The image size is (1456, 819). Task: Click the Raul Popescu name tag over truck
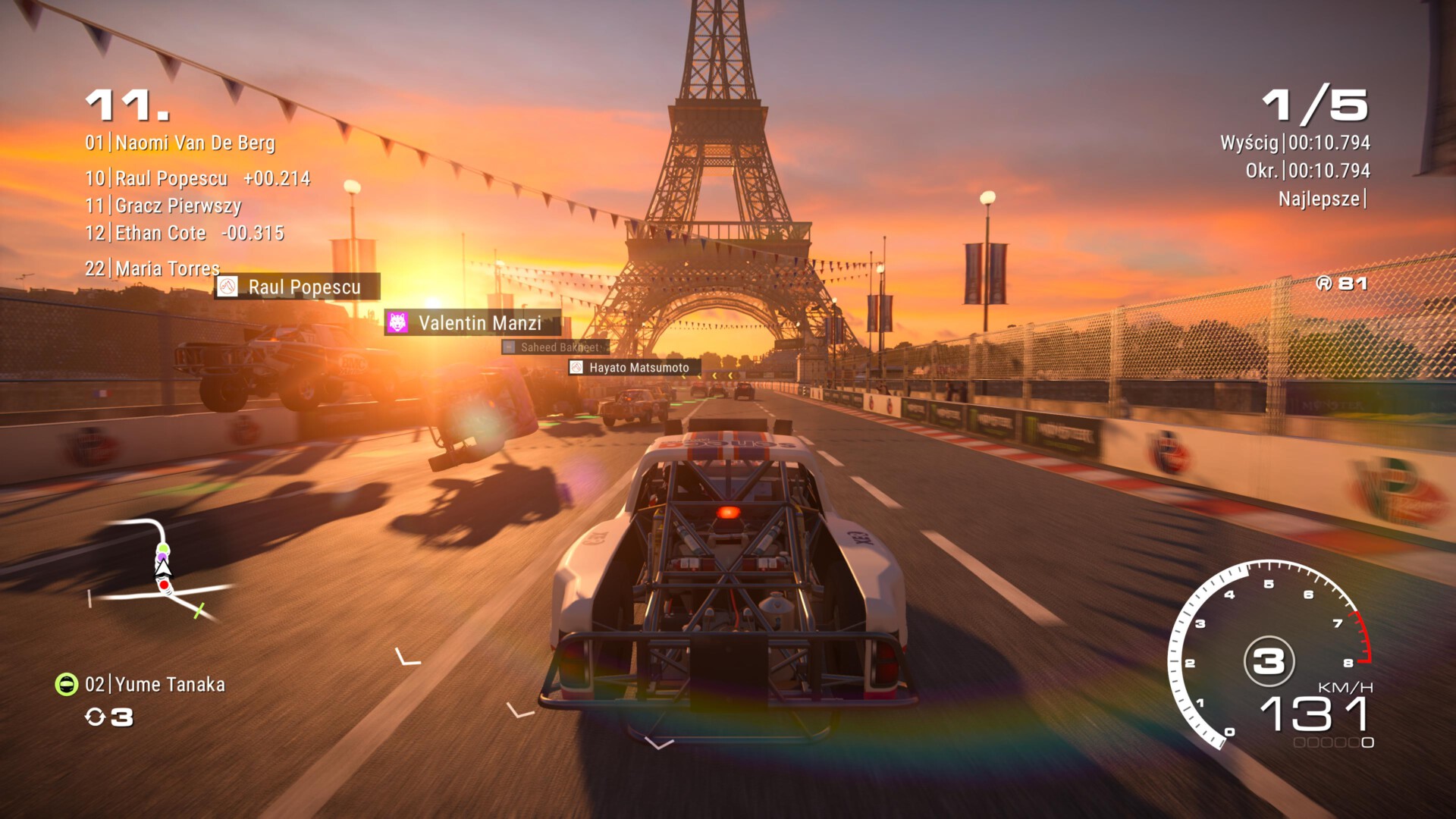(x=297, y=287)
